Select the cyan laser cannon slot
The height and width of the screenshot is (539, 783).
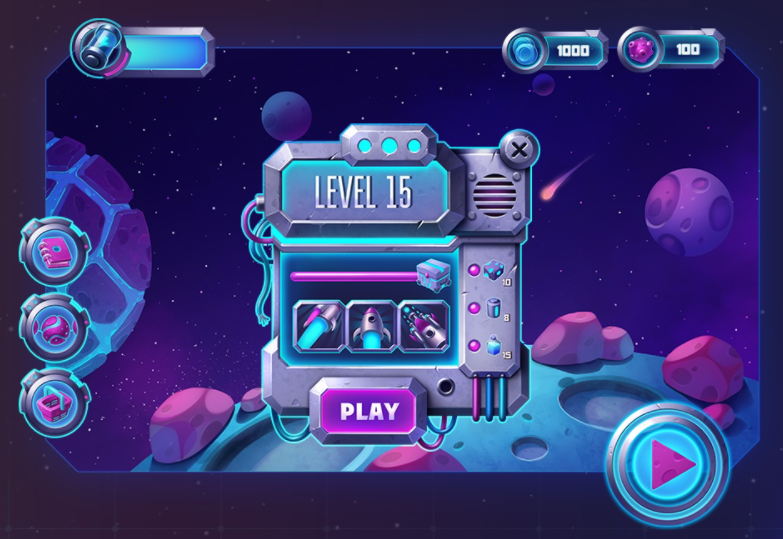(321, 325)
